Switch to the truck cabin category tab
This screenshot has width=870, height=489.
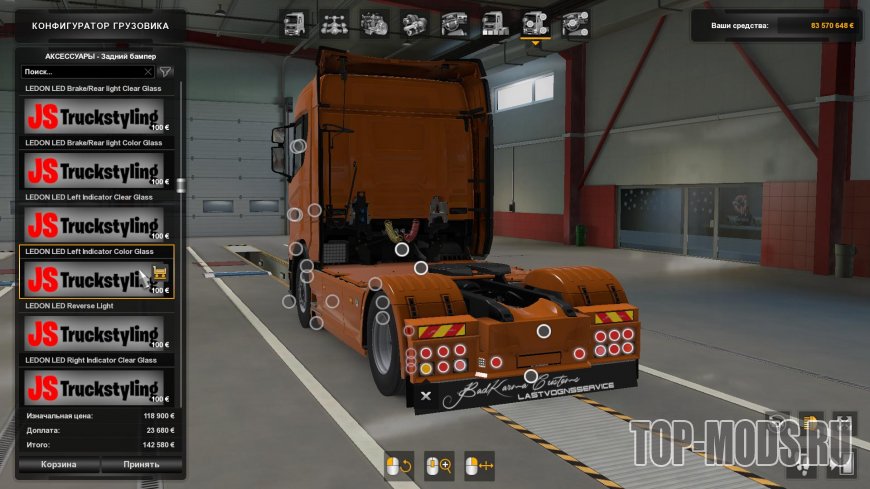tap(295, 23)
